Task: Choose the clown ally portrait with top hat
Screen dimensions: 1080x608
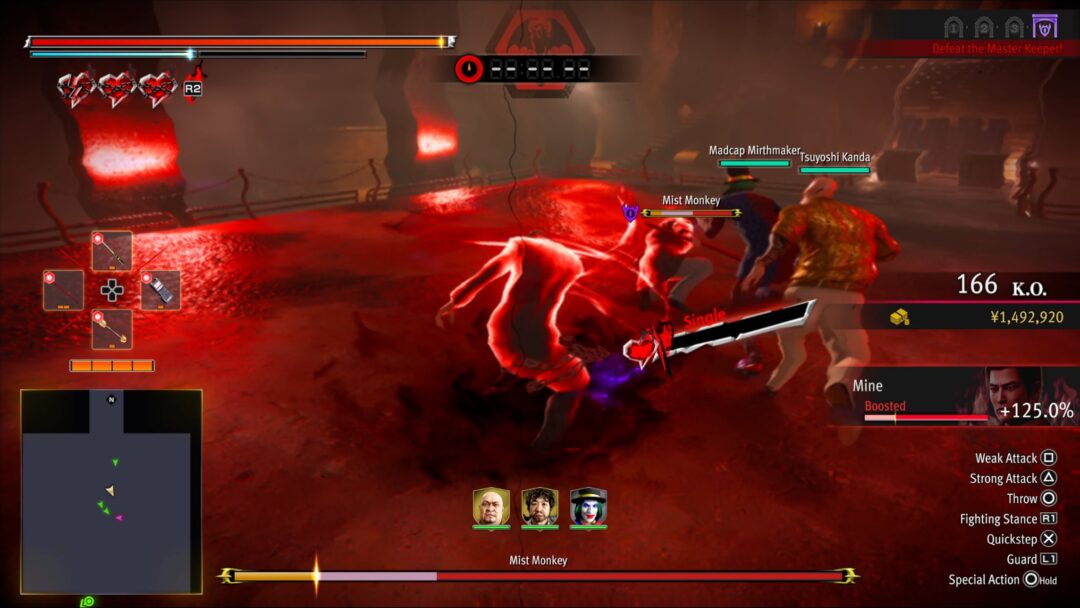Action: pos(588,507)
